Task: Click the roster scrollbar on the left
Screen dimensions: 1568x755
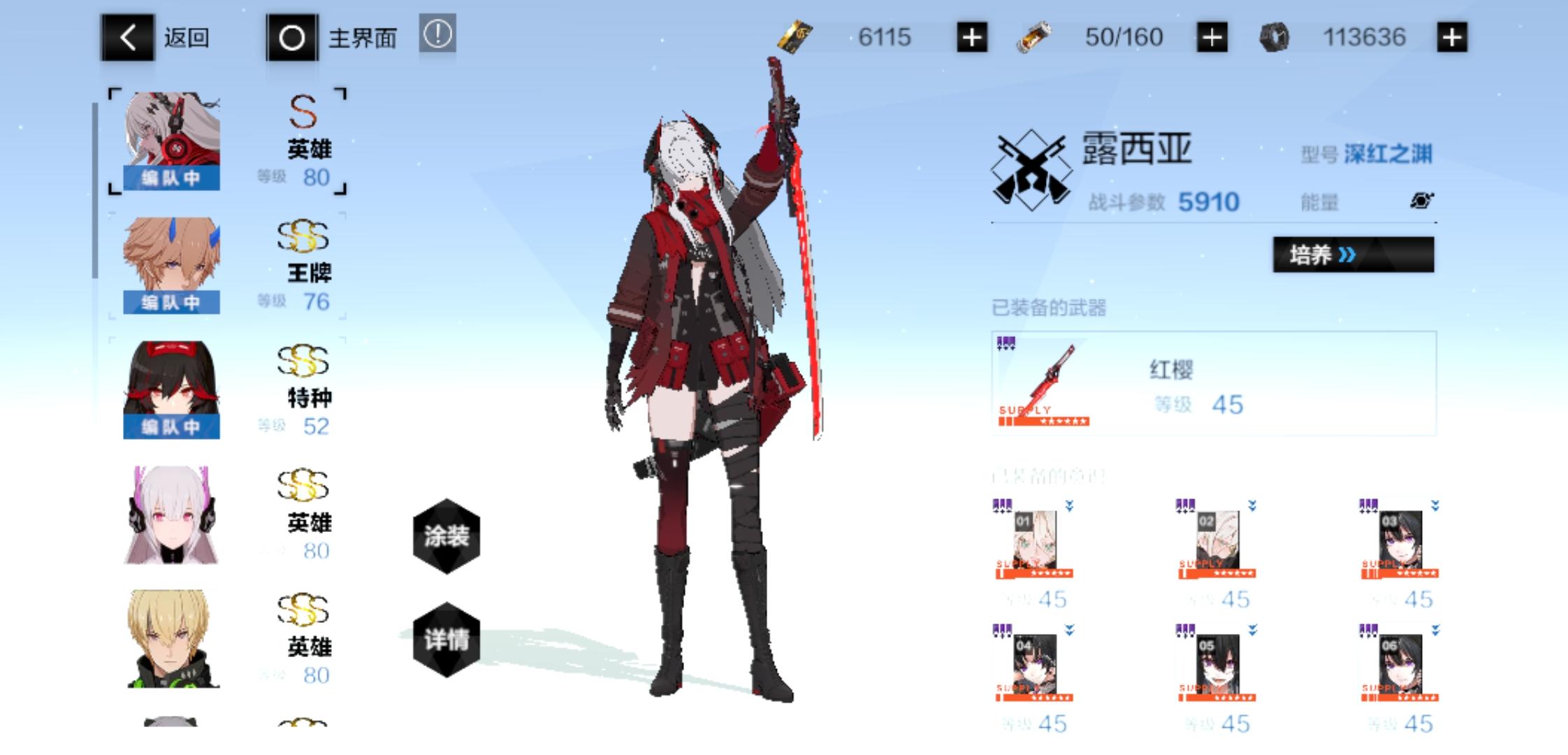Action: [96, 189]
